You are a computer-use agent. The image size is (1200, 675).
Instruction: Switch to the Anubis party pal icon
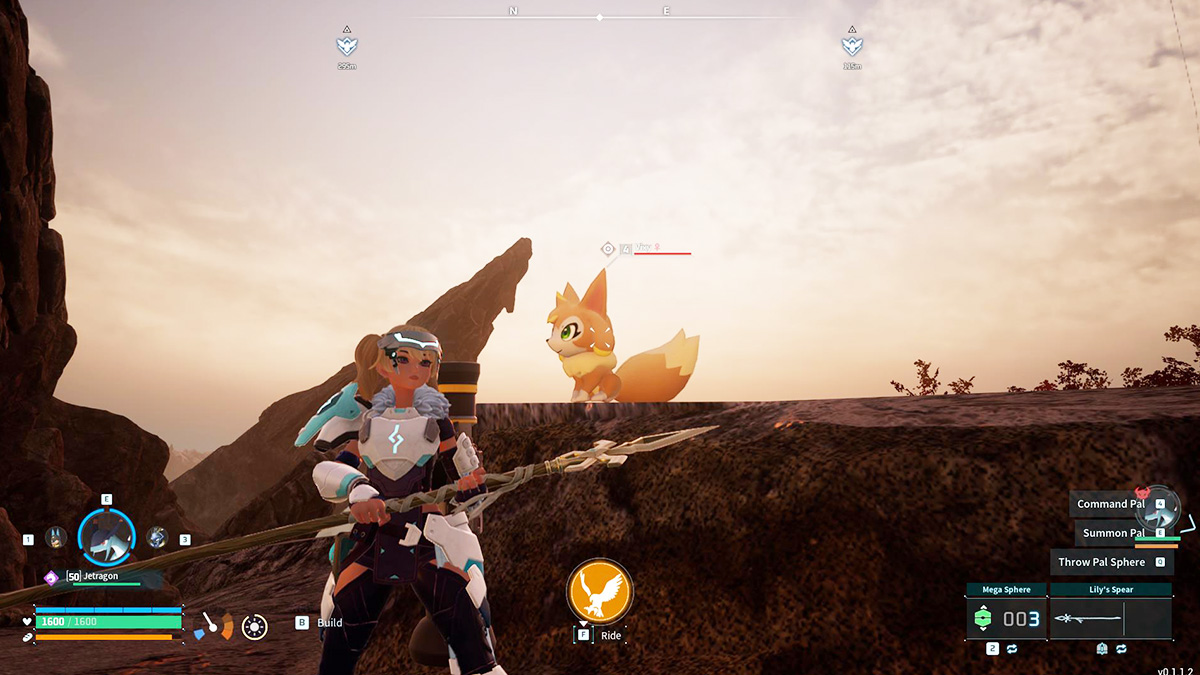[x=56, y=538]
